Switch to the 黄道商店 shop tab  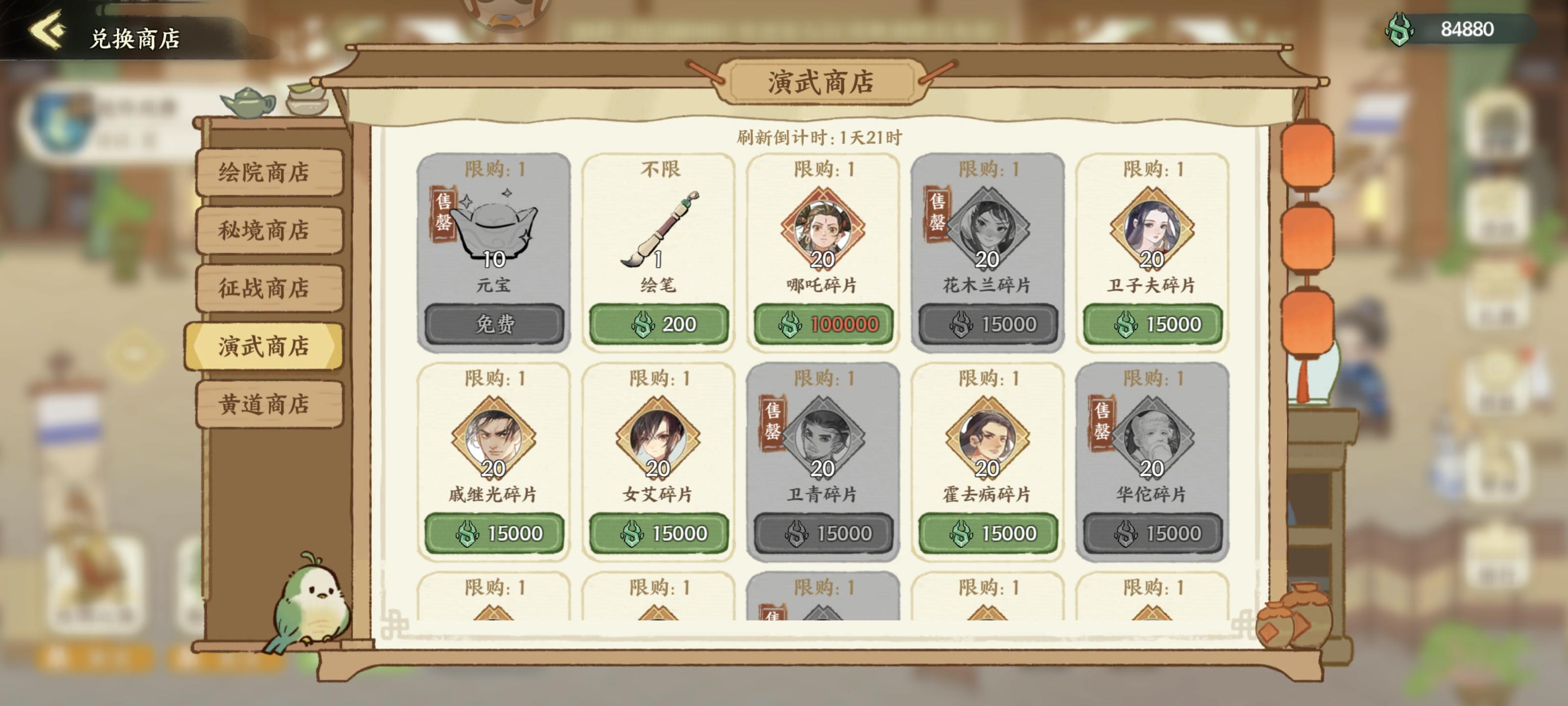click(269, 404)
